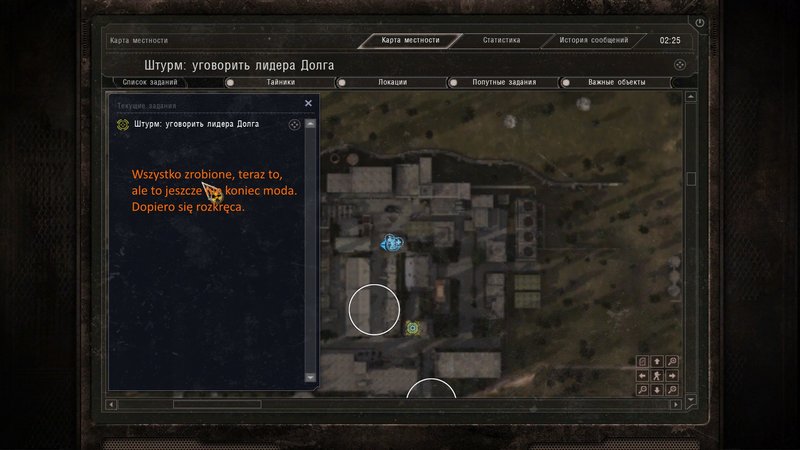800x450 pixels.
Task: Show the Список заданий task list
Action: click(x=149, y=82)
